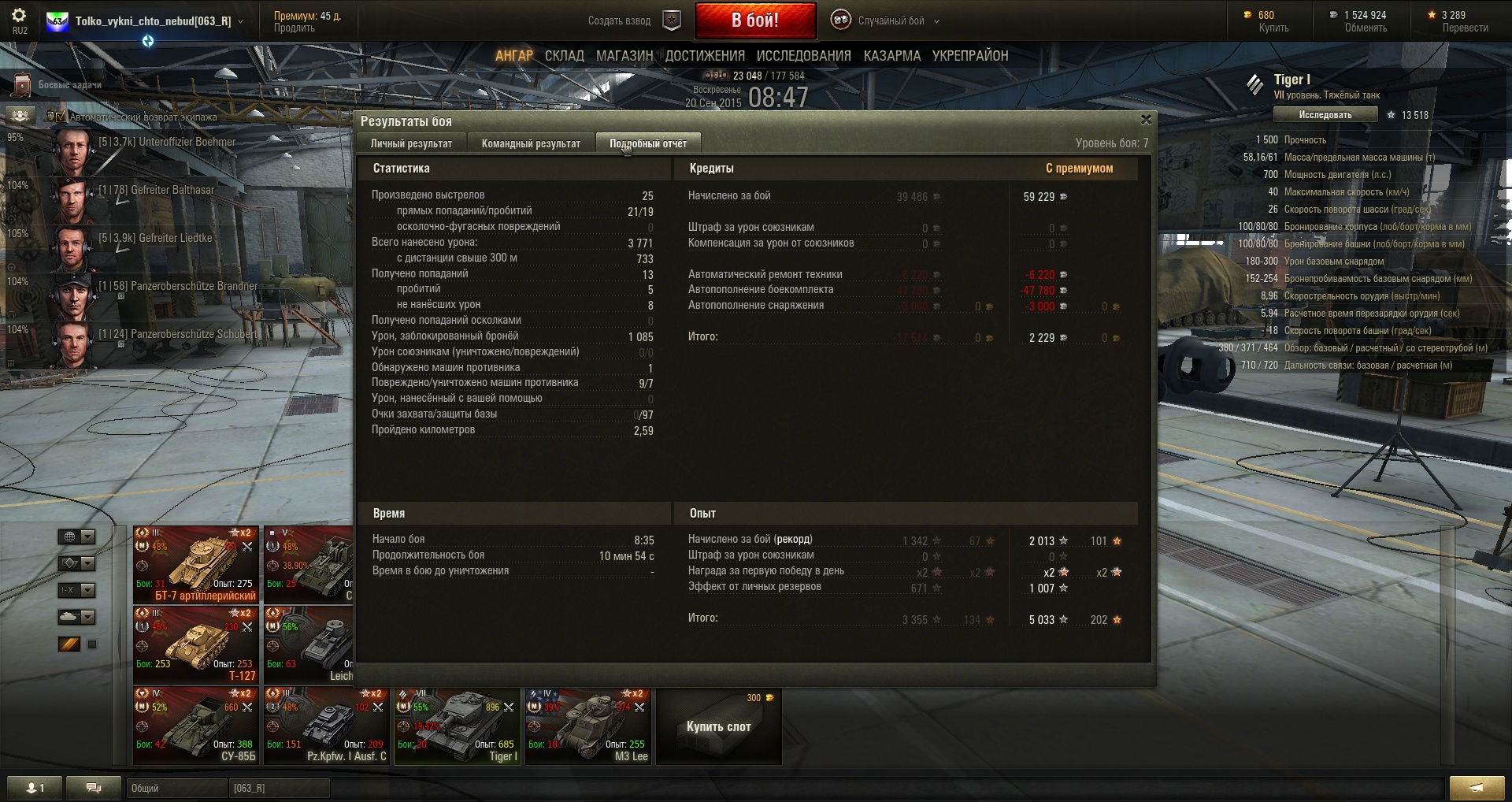
Task: Open the Командный результат tab
Action: (531, 143)
